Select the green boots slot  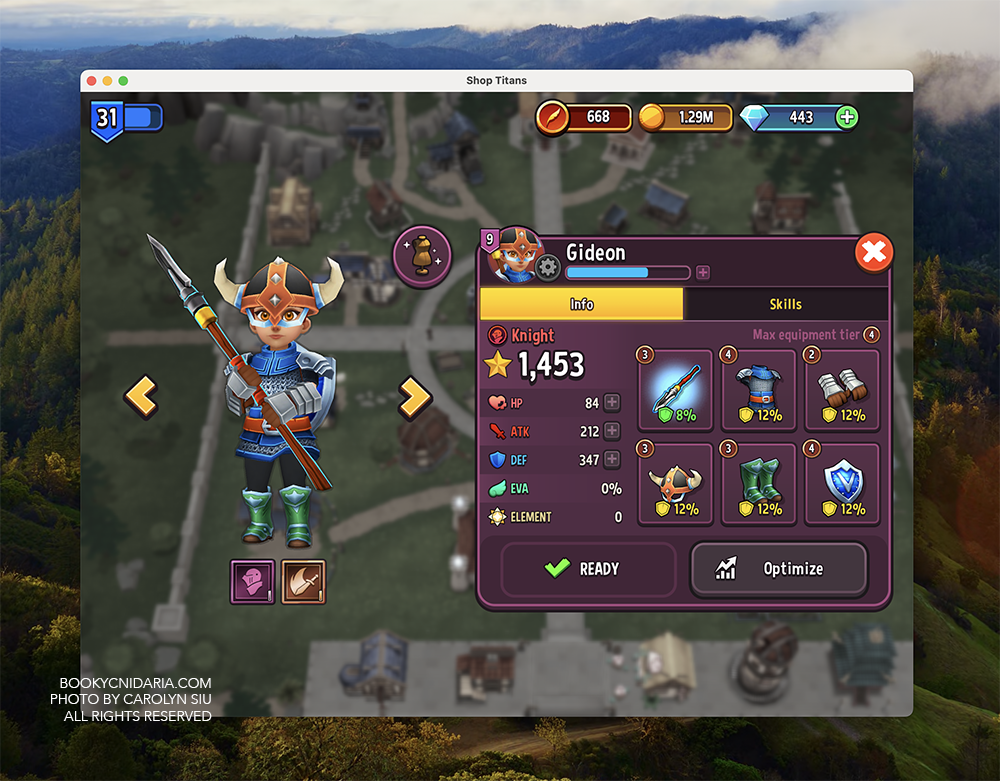758,483
